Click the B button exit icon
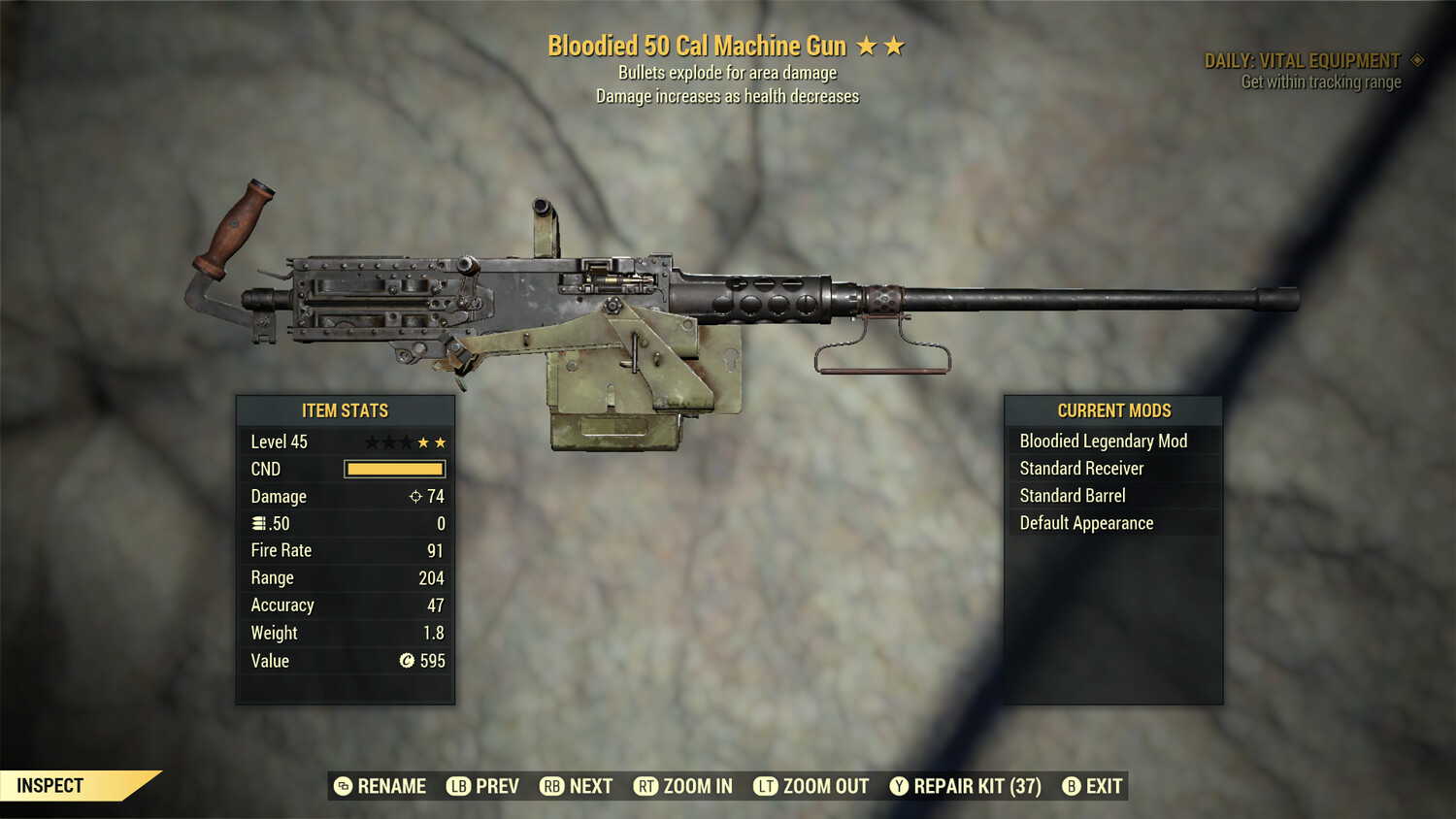 pyautogui.click(x=1072, y=786)
